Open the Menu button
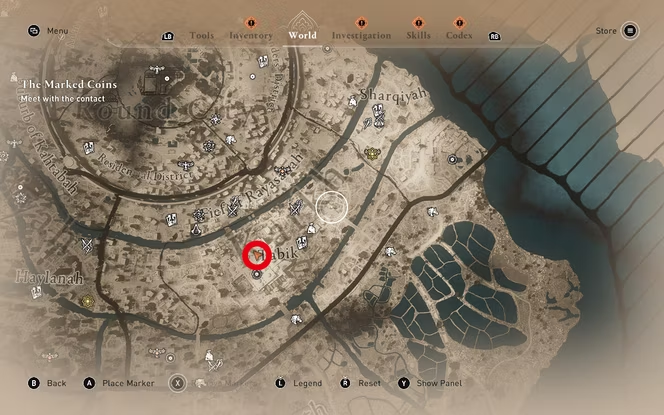This screenshot has width=664, height=415. click(x=49, y=31)
